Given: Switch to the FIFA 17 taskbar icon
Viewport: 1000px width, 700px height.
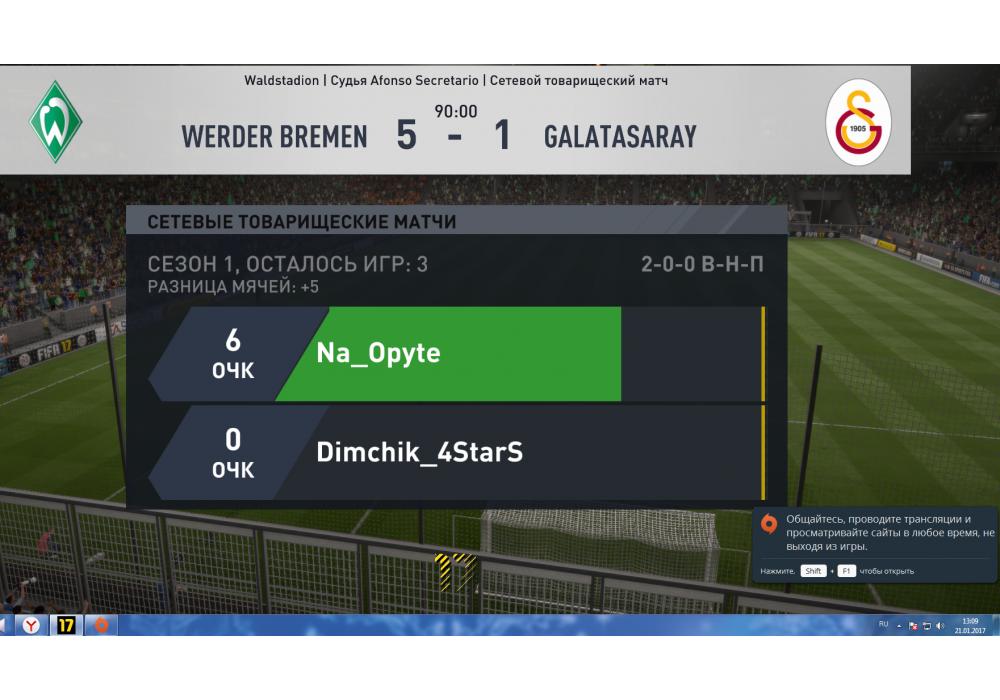Looking at the screenshot, I should 66,625.
